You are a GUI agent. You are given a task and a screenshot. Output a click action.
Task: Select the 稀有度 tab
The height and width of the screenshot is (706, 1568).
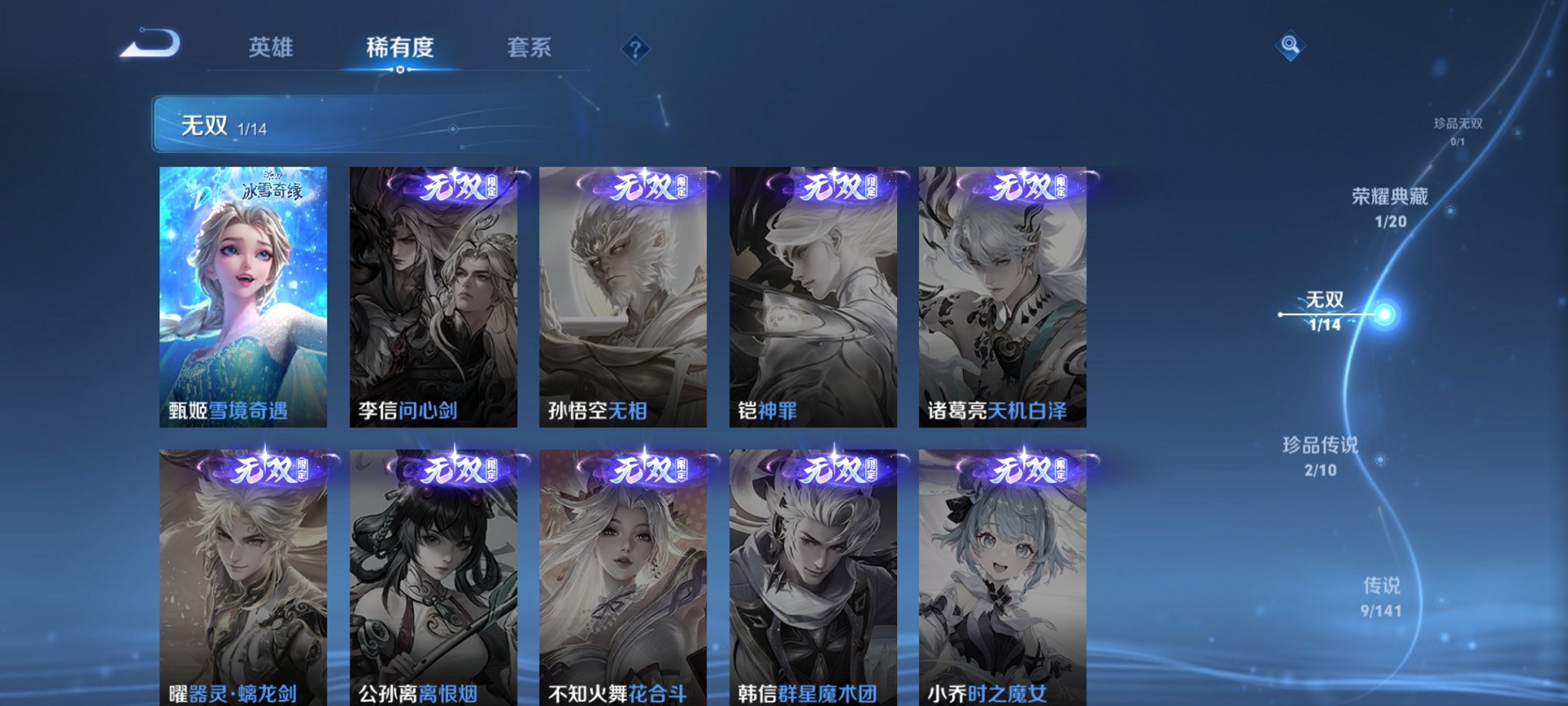coord(399,47)
